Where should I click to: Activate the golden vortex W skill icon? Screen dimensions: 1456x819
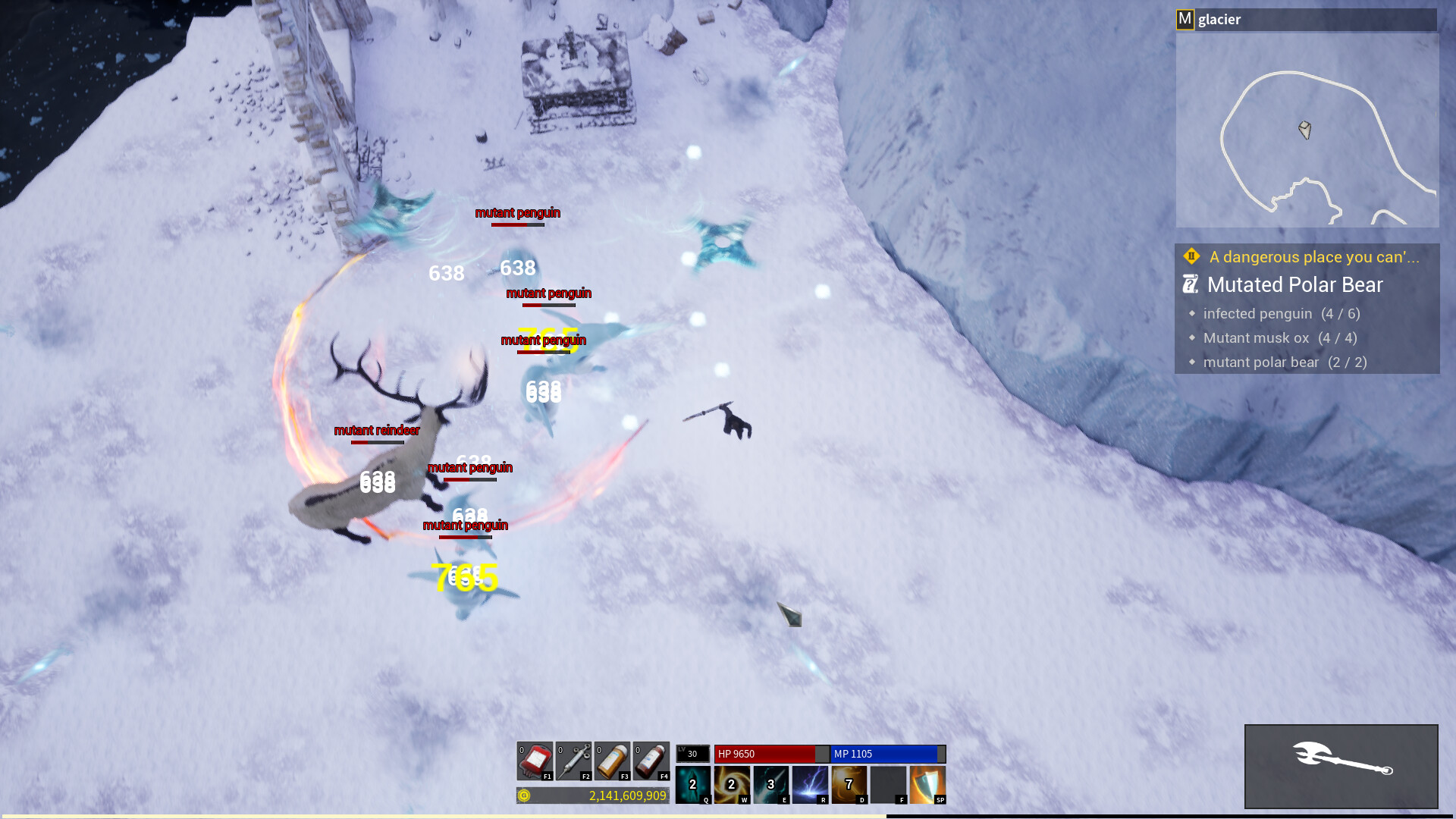pyautogui.click(x=731, y=785)
